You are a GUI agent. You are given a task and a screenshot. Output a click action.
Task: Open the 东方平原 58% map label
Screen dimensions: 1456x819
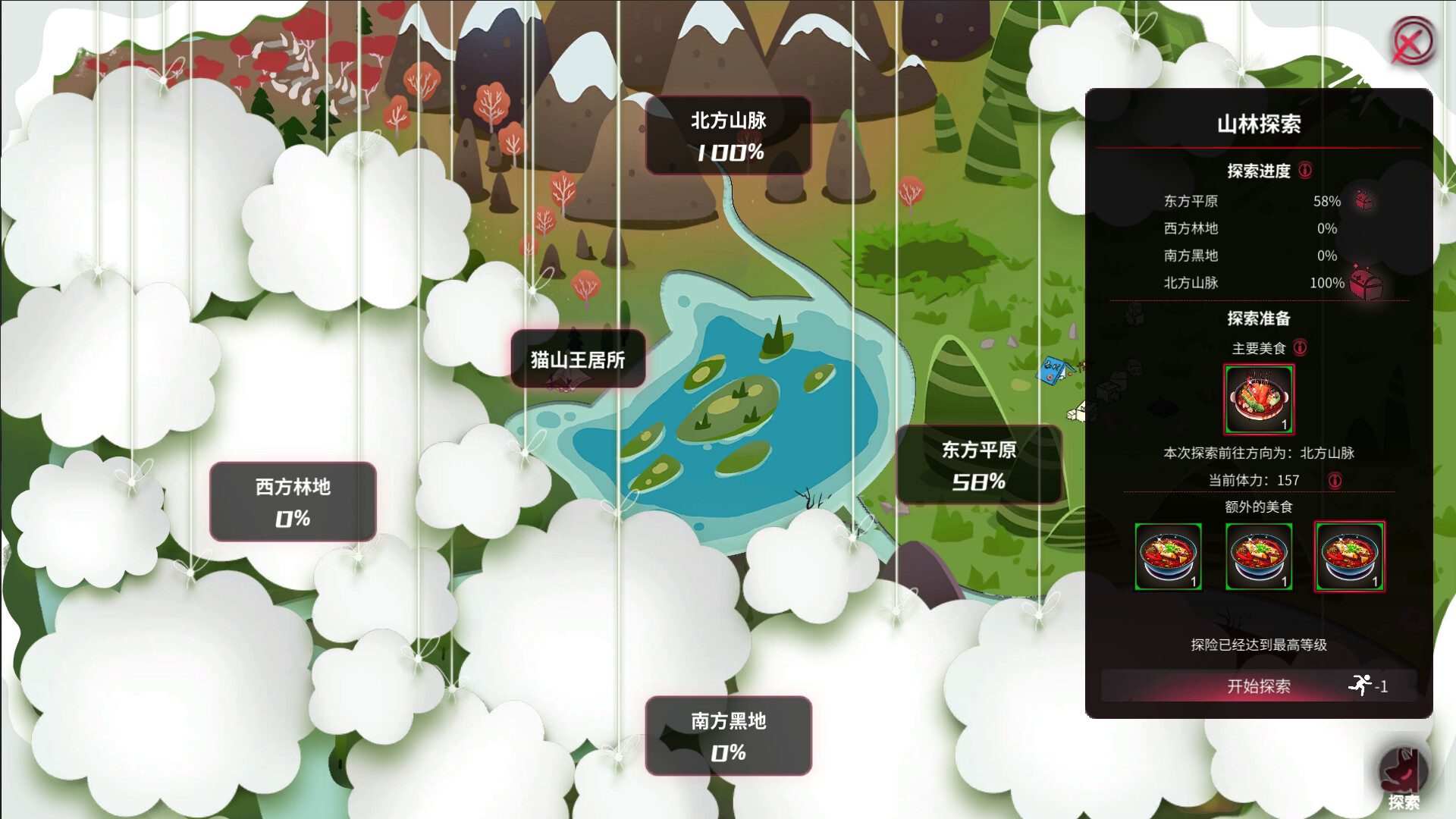[x=978, y=464]
